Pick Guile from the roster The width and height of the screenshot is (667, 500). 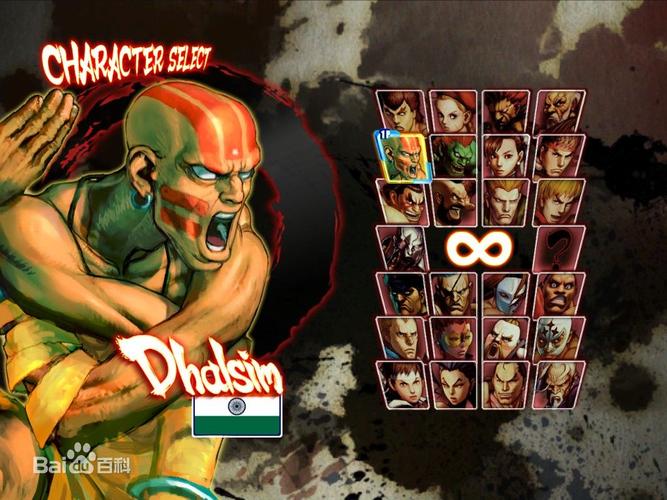[x=506, y=200]
